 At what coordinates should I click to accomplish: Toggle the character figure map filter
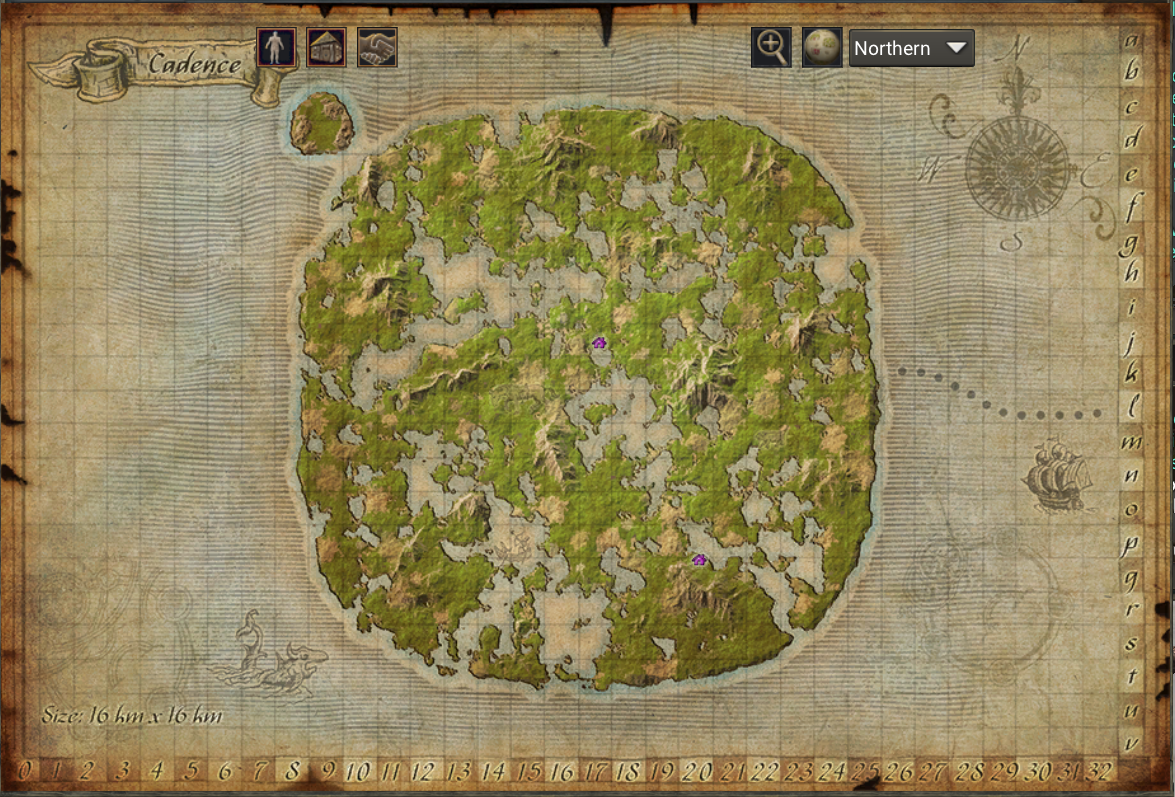coord(276,47)
